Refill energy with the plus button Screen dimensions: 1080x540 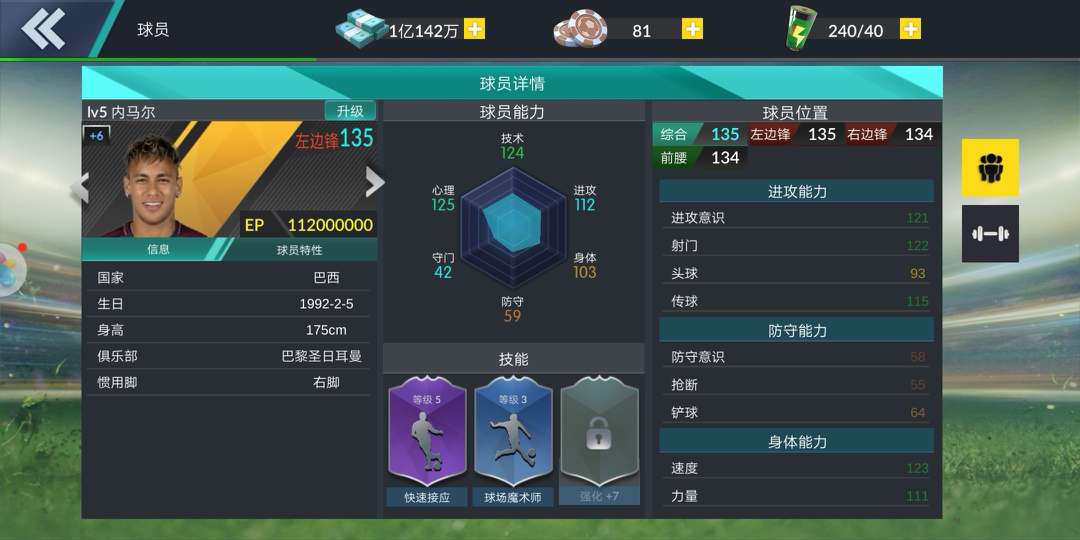click(x=910, y=29)
